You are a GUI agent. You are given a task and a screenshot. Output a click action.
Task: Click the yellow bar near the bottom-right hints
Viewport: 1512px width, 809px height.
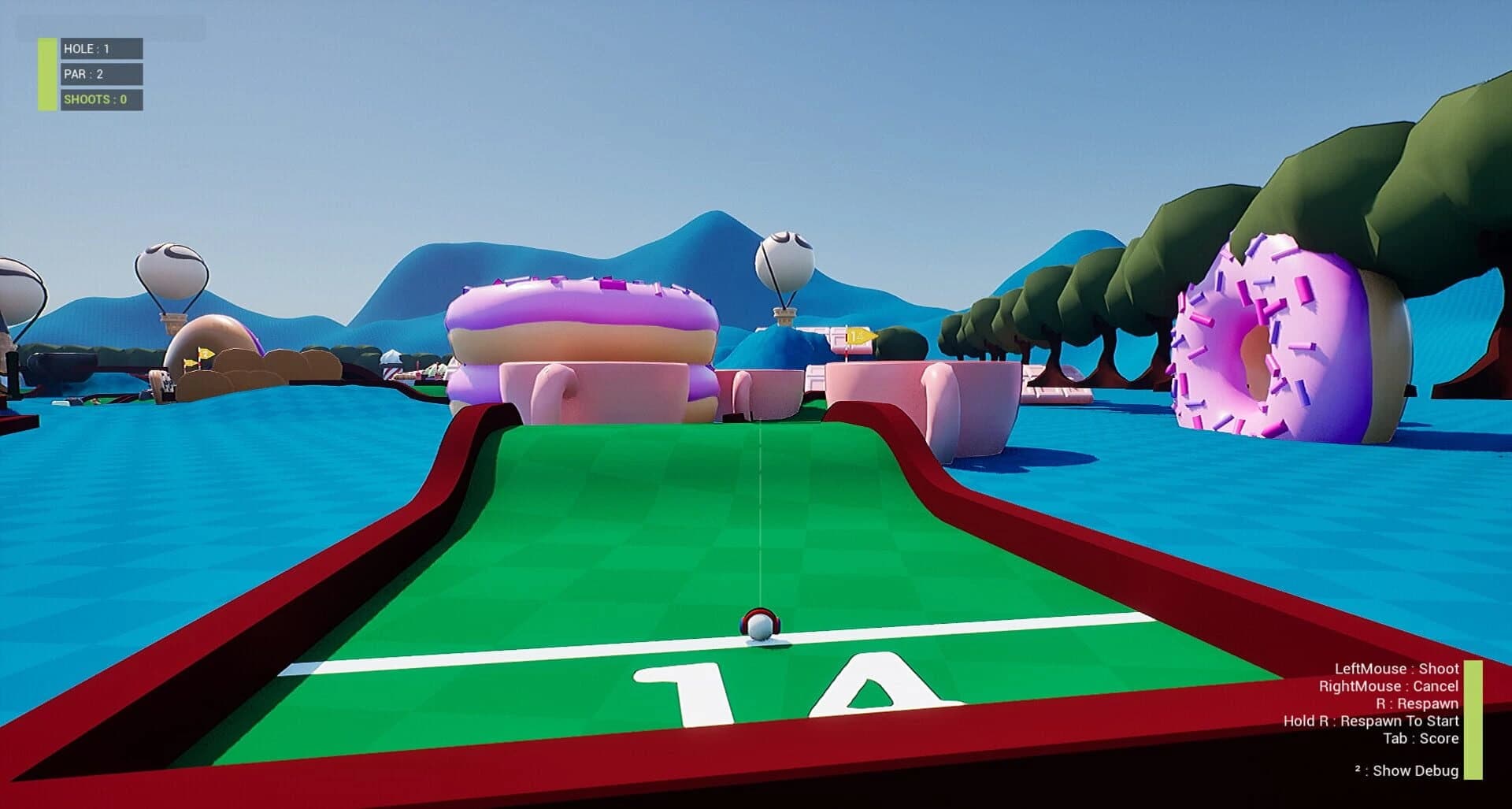(x=1473, y=720)
